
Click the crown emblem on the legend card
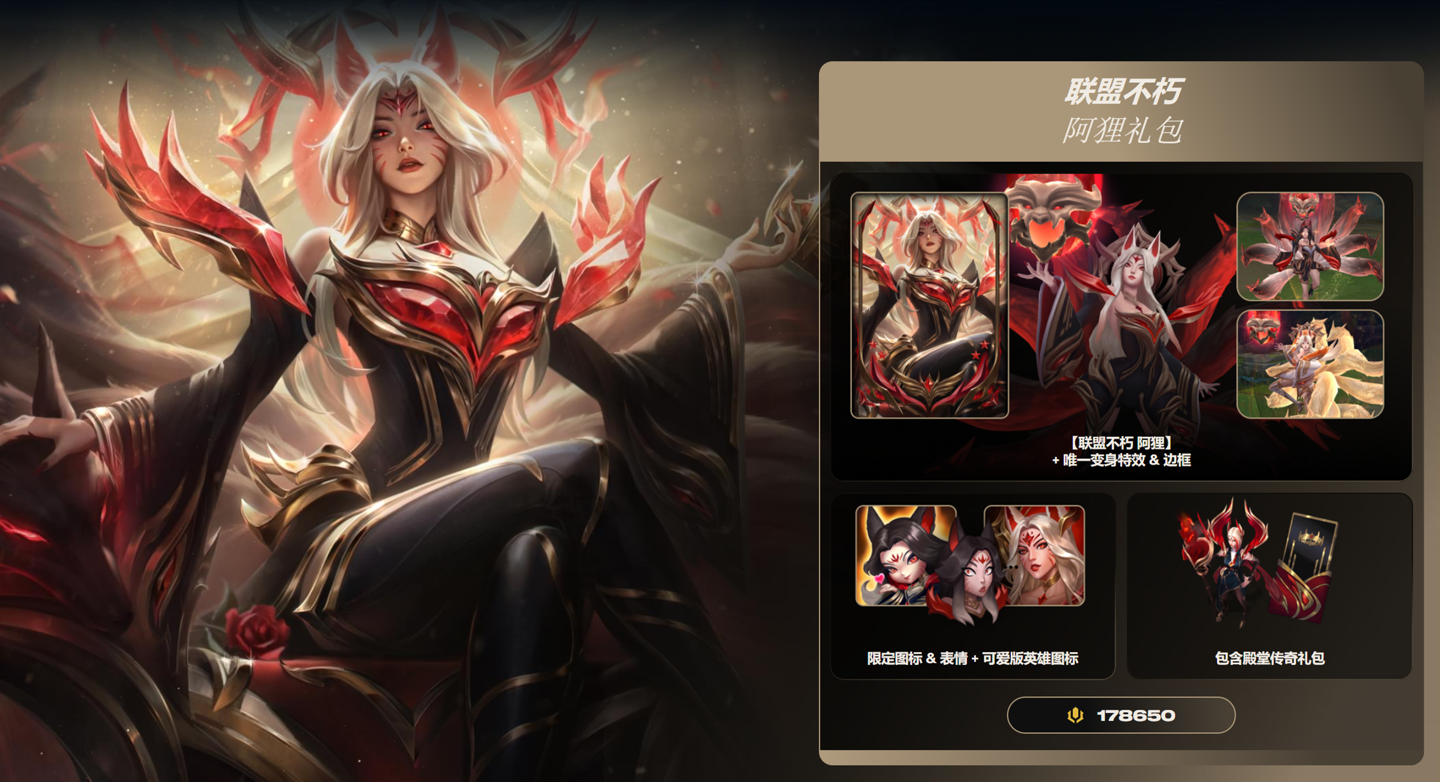1311,538
